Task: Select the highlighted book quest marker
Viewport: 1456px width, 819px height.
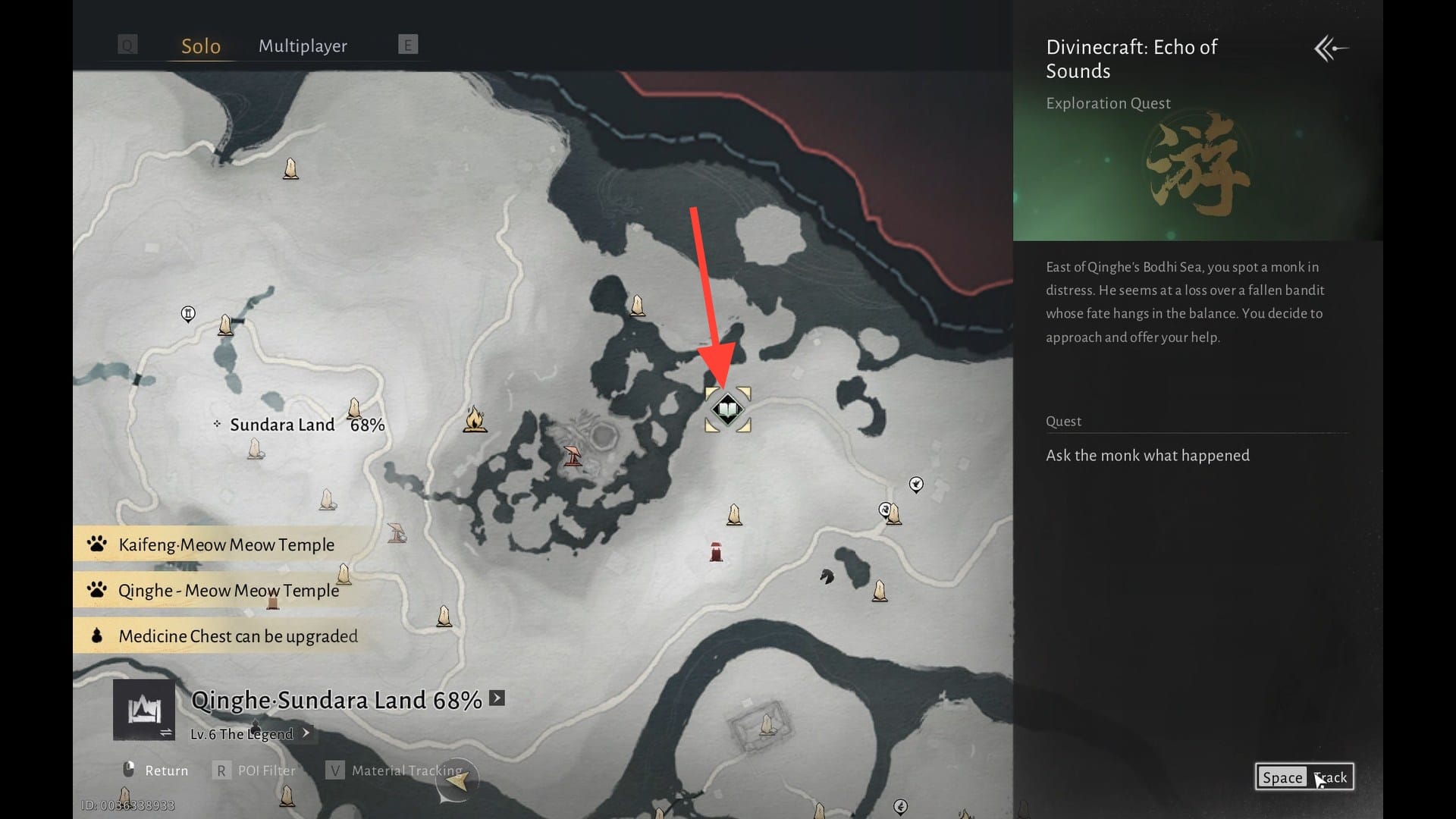Action: (x=727, y=409)
